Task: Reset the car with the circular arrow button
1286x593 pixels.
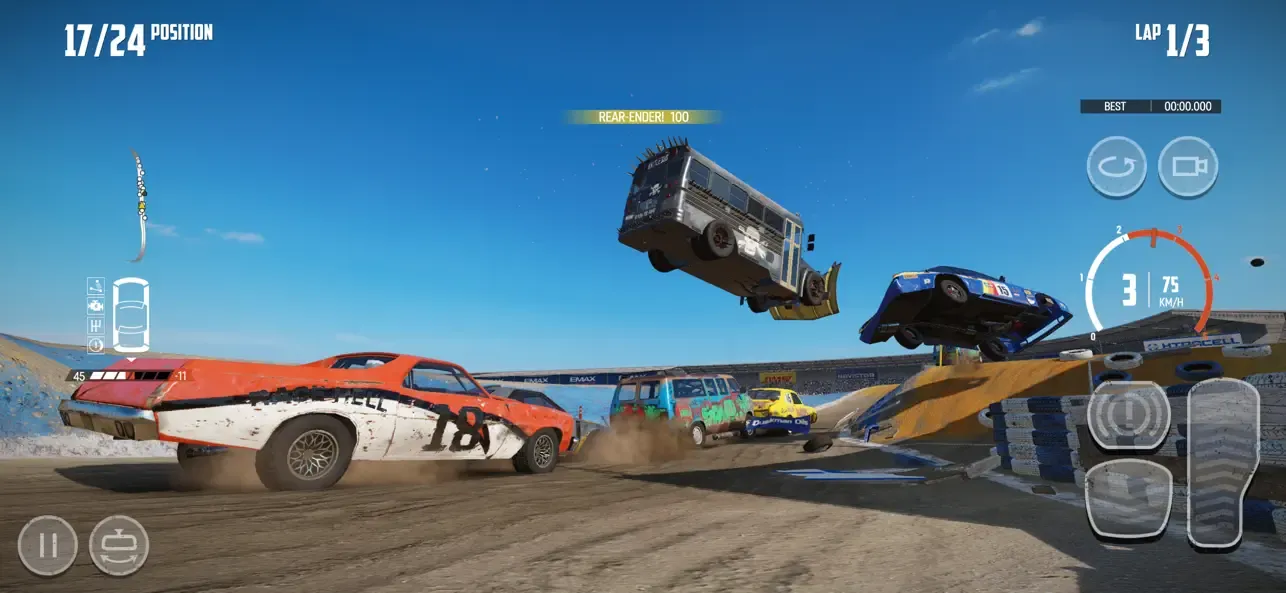Action: coord(1116,166)
